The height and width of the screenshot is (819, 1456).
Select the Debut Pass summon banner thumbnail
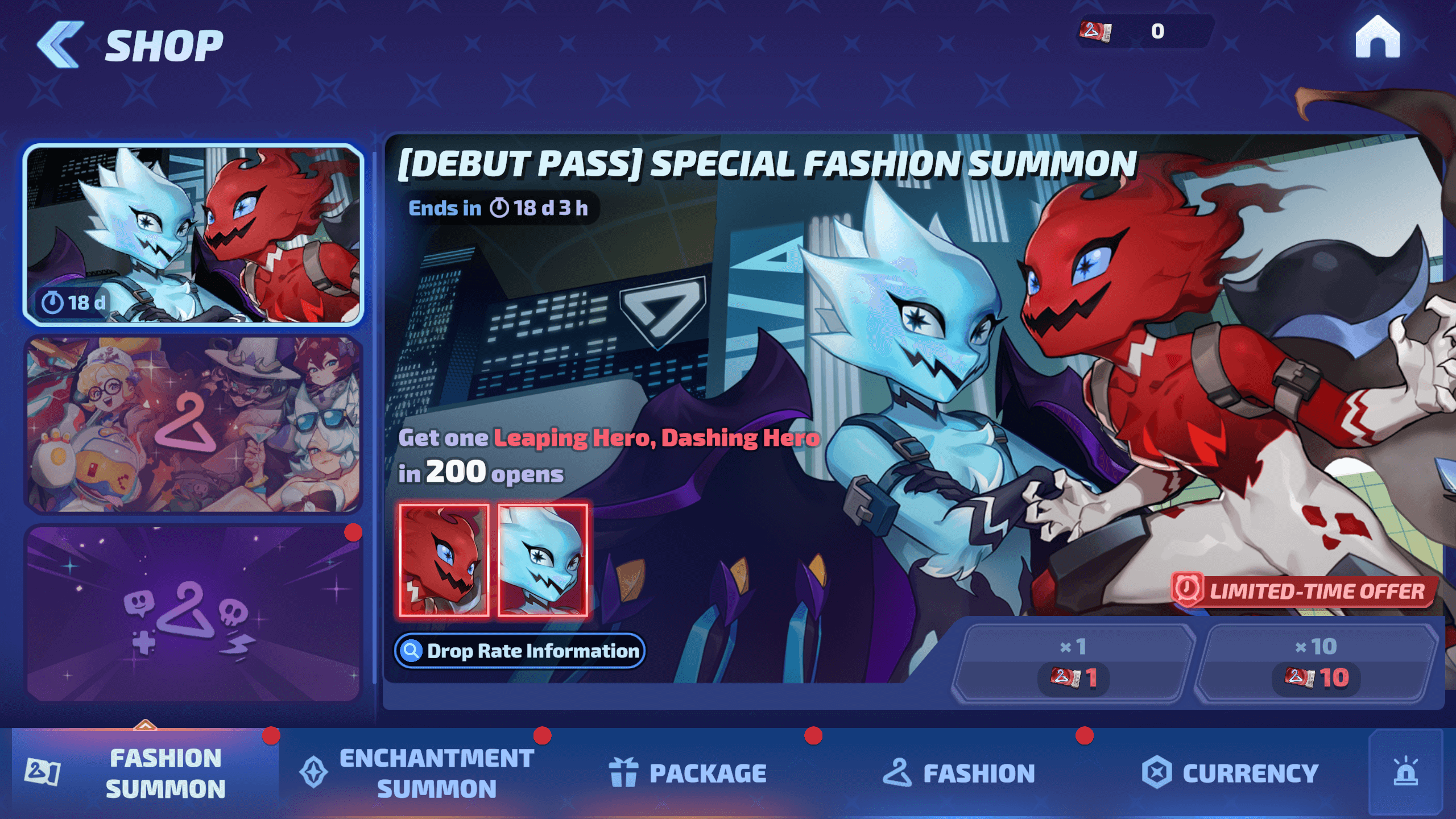(193, 235)
